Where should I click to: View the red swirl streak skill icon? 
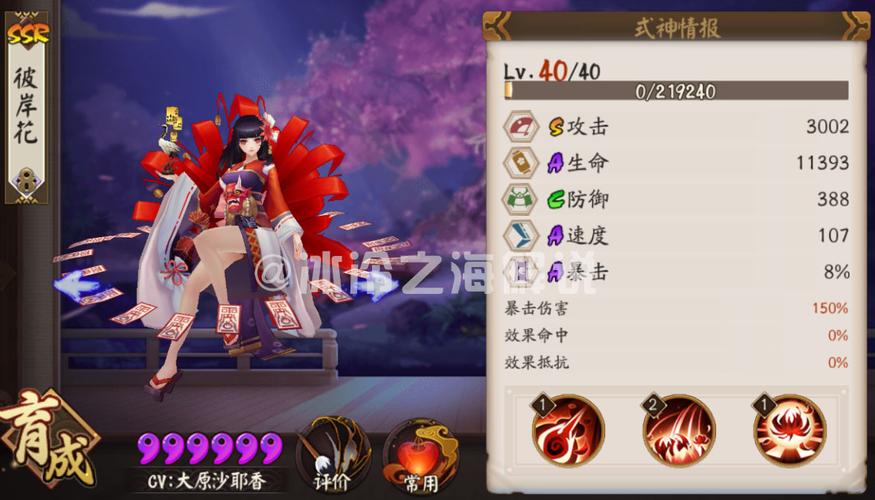[x=567, y=430]
